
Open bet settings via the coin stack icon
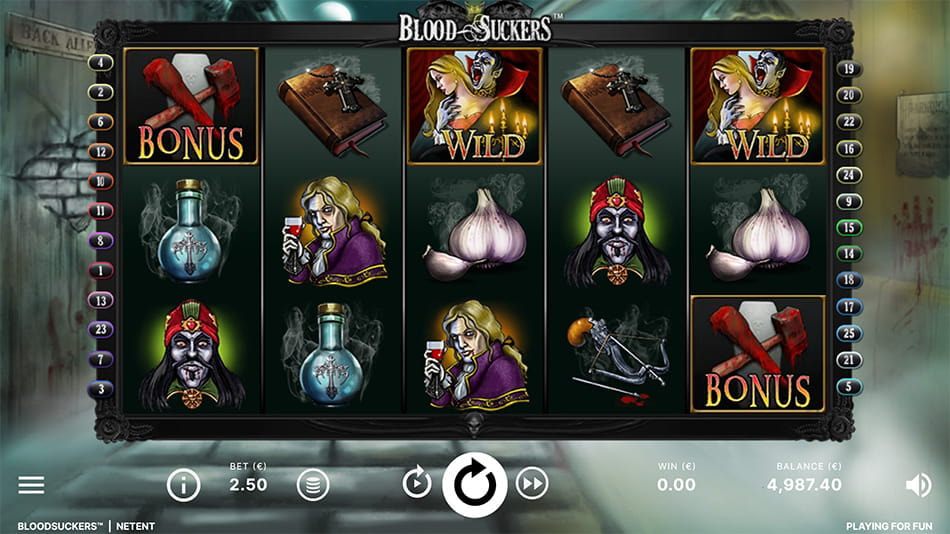[x=313, y=485]
